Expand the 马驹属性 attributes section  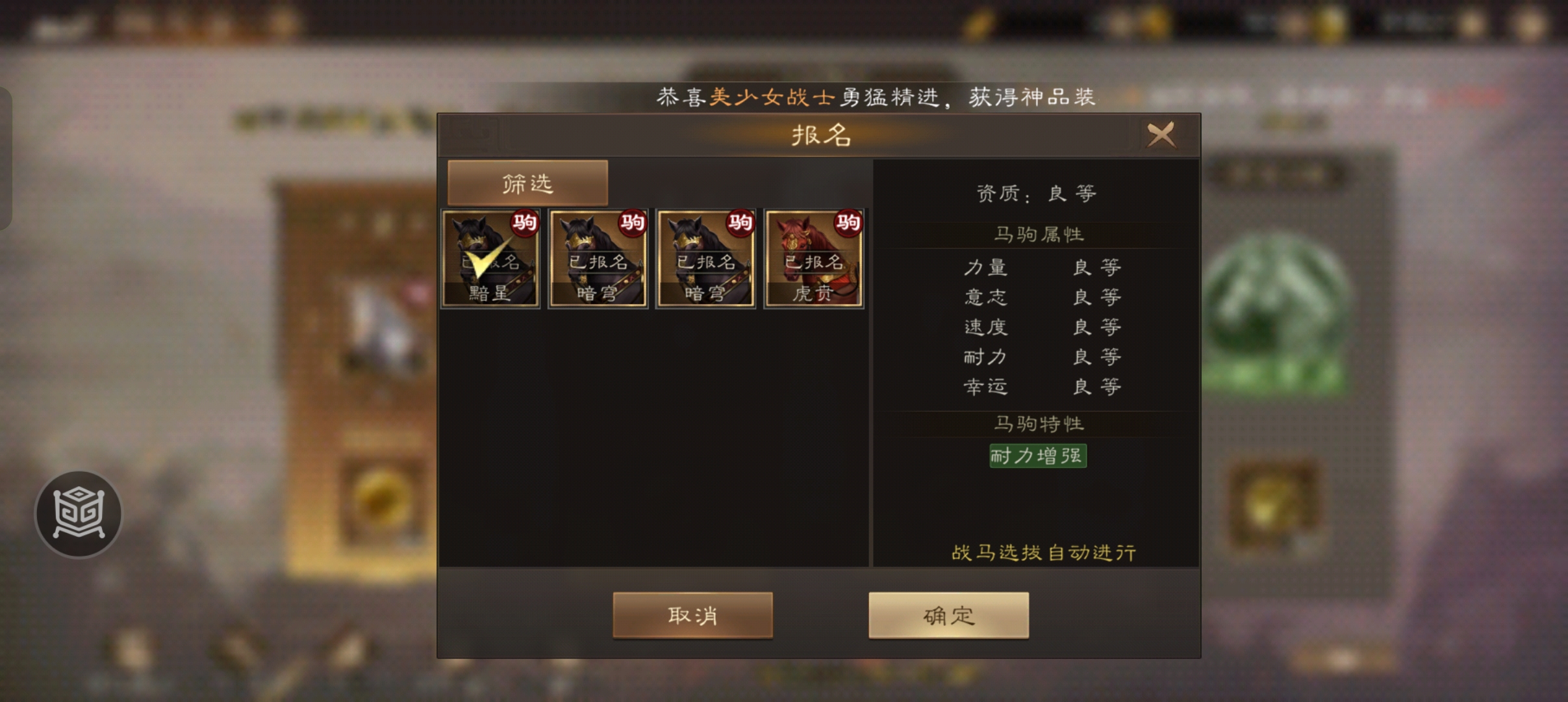coord(1037,235)
